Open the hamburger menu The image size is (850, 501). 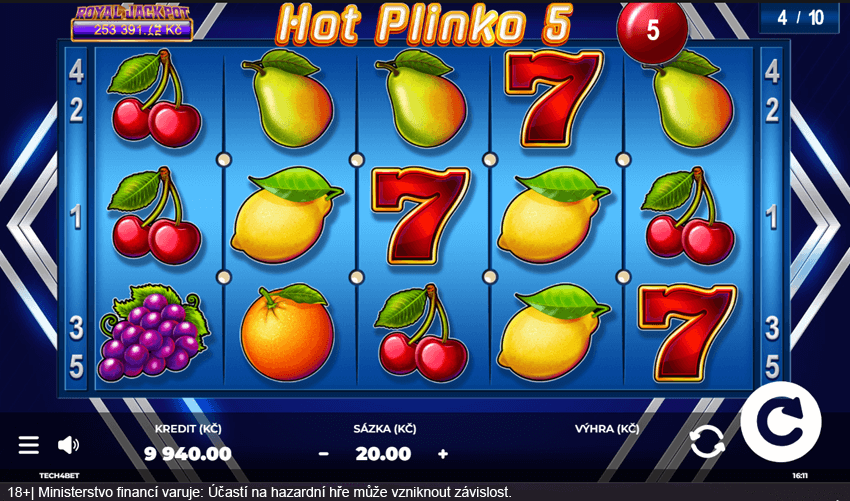29,445
